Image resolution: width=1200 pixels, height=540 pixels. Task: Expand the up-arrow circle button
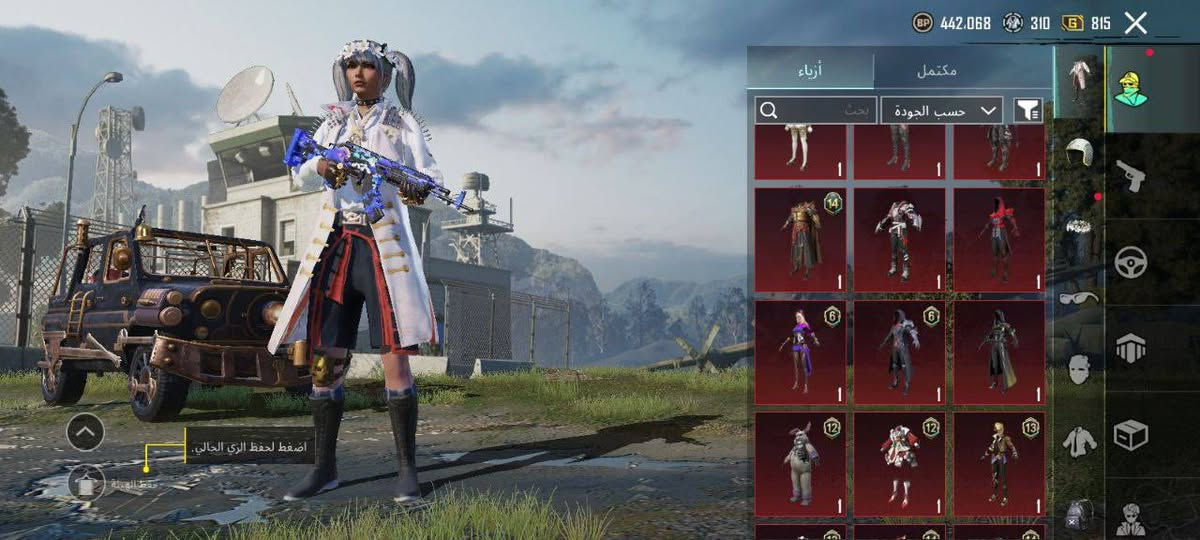coord(85,432)
